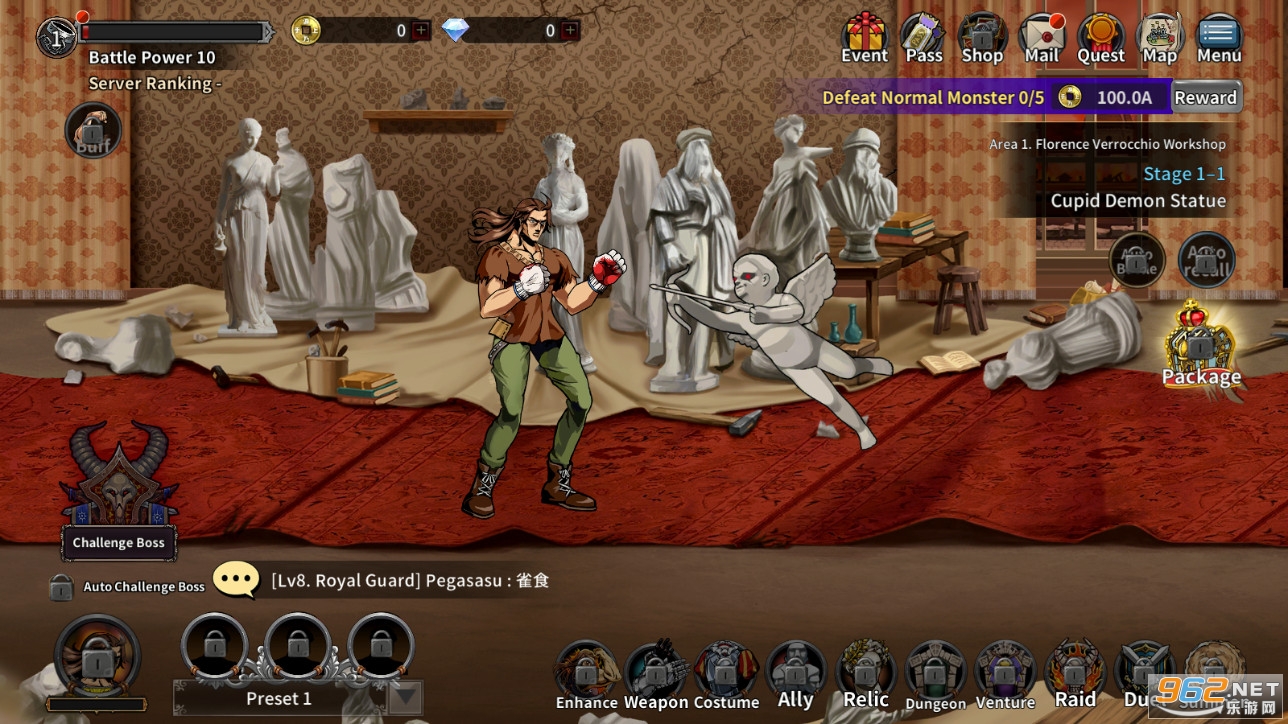
Task: Expand the Preset 1 dropdown
Action: coord(405,698)
